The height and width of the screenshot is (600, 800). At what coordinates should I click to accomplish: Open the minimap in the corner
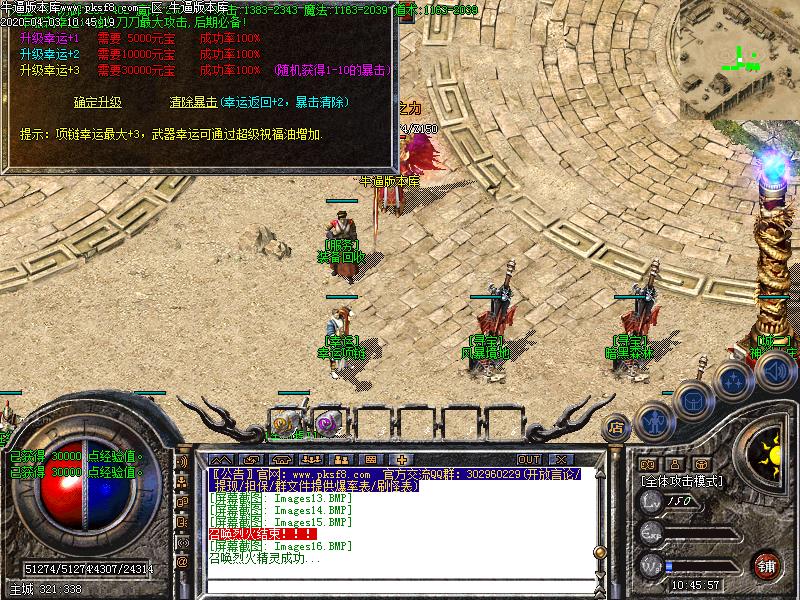[739, 60]
